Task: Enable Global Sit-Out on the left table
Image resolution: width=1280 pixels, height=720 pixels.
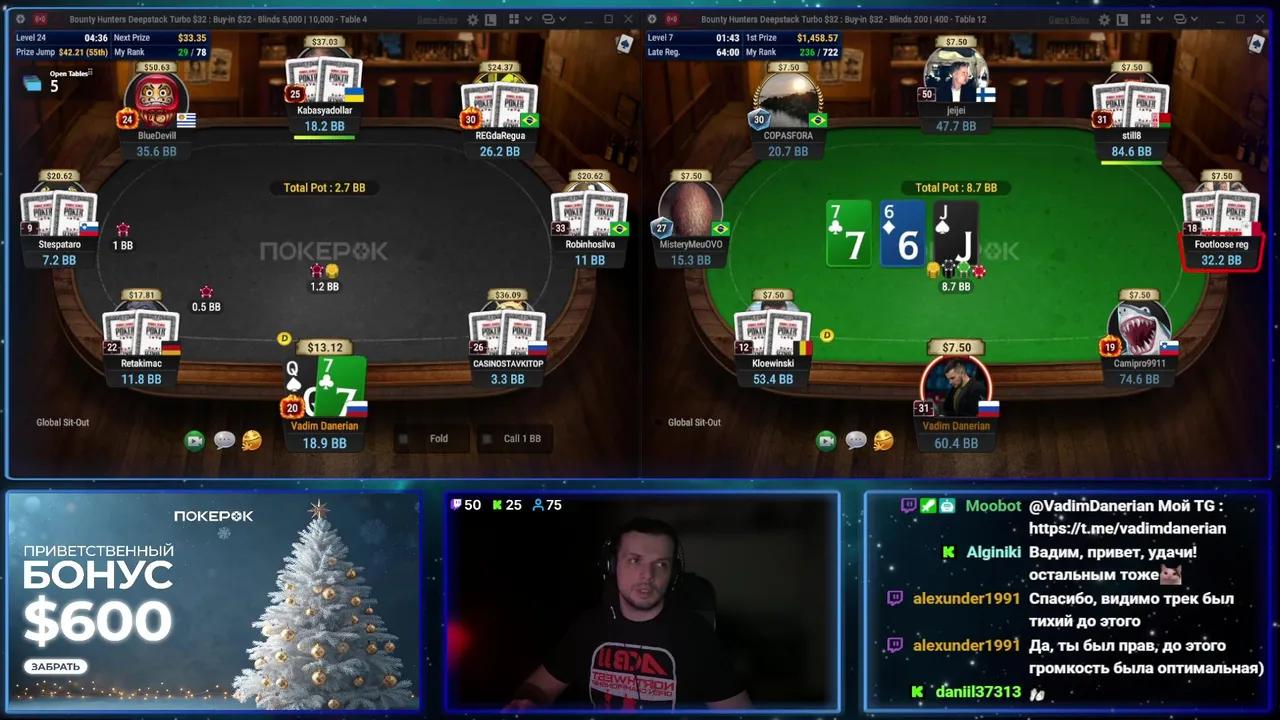Action: tap(61, 422)
